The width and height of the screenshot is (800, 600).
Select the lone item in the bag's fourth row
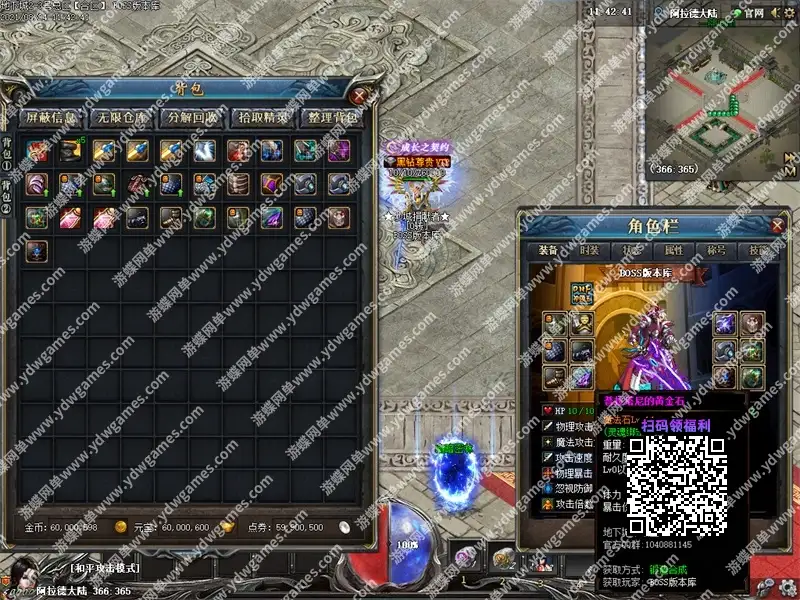pyautogui.click(x=38, y=248)
